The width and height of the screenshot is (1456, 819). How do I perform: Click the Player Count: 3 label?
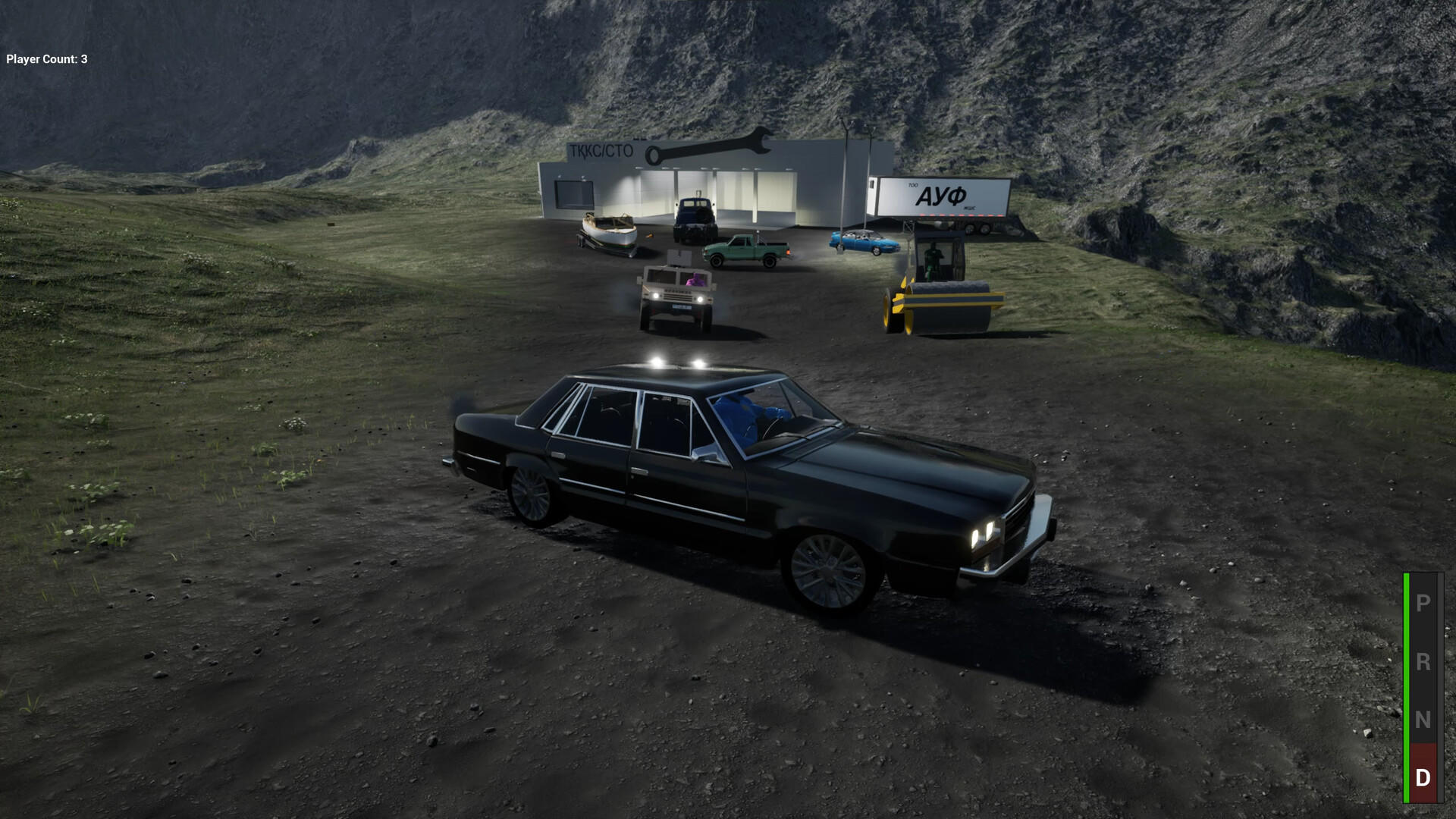point(45,57)
